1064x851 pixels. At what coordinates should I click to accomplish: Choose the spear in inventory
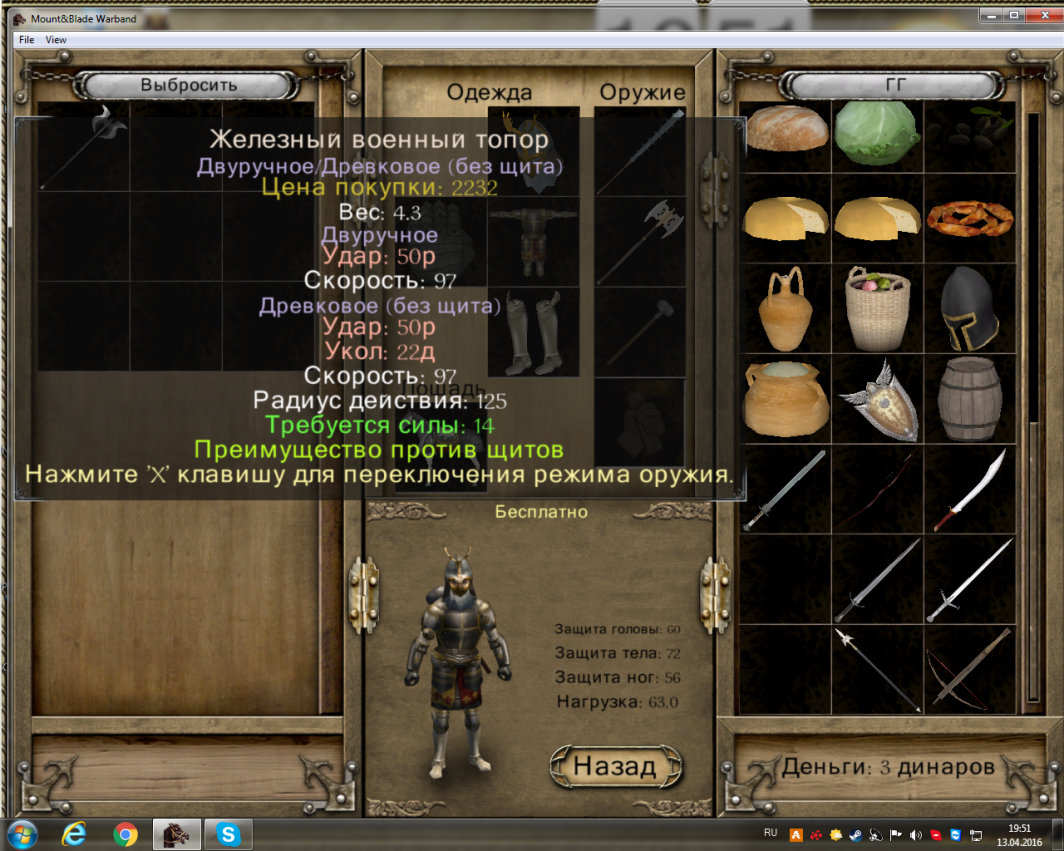coord(877,668)
